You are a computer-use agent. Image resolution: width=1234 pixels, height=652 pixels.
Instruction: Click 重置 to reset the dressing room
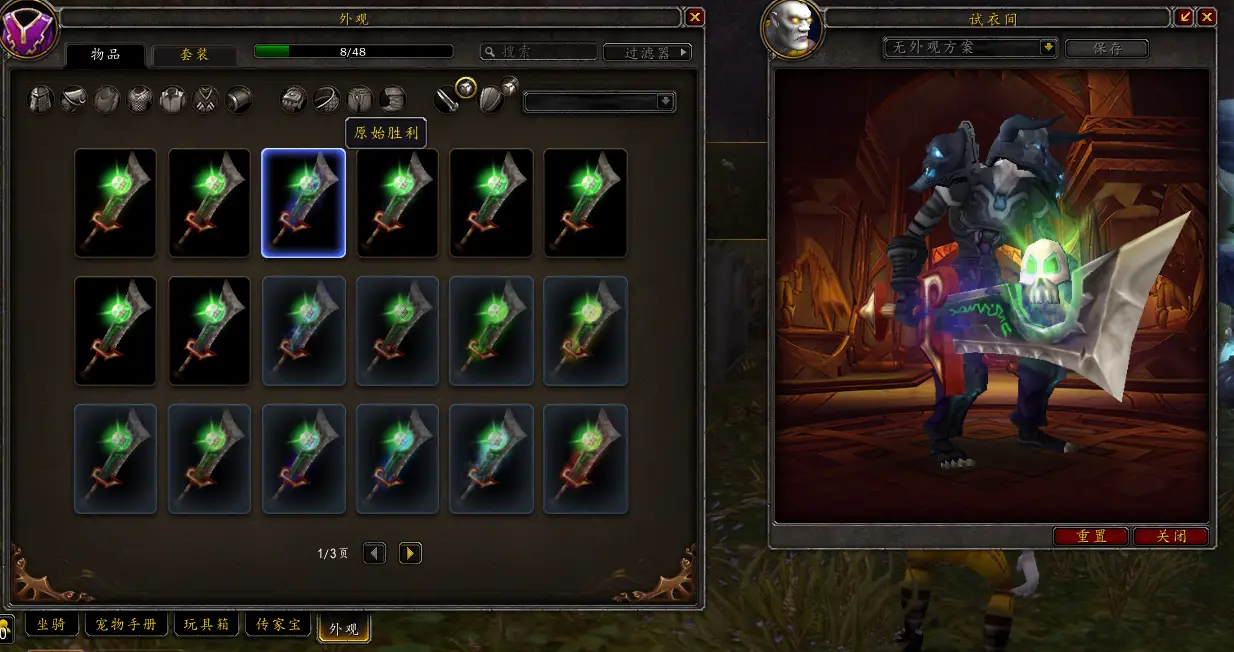[1091, 536]
